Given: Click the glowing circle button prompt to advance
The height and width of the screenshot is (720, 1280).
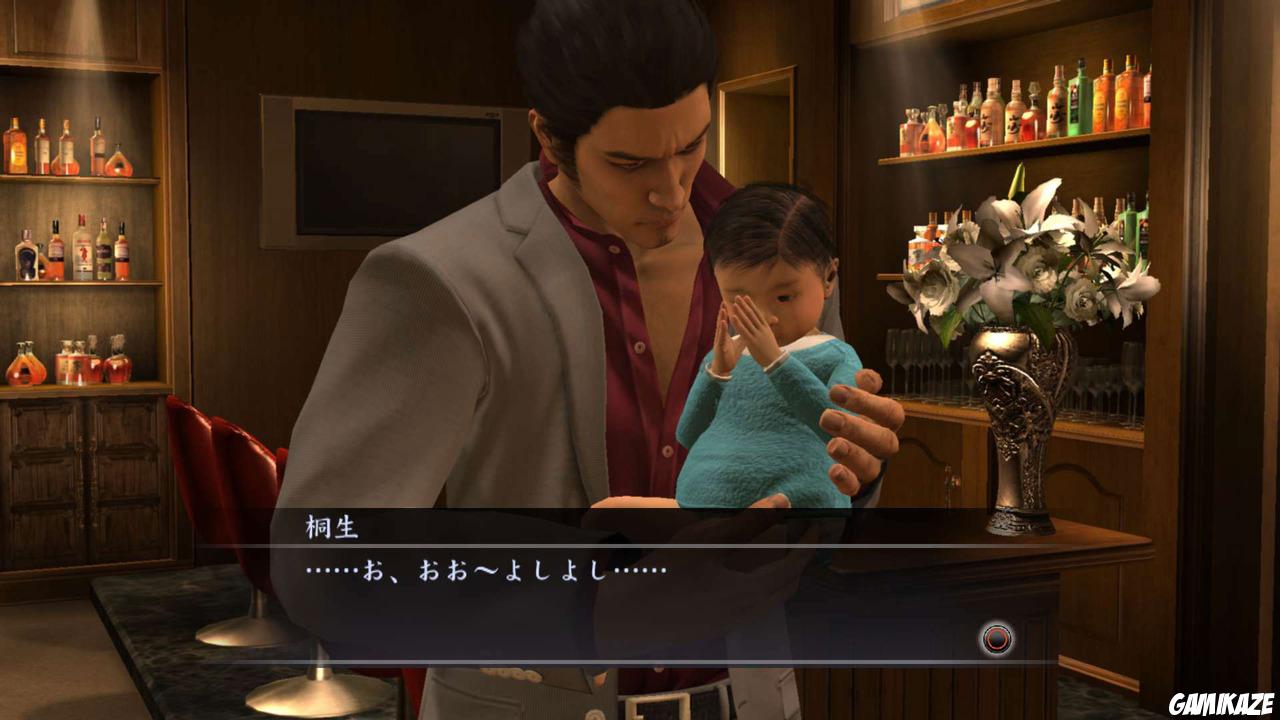Looking at the screenshot, I should (x=997, y=637).
